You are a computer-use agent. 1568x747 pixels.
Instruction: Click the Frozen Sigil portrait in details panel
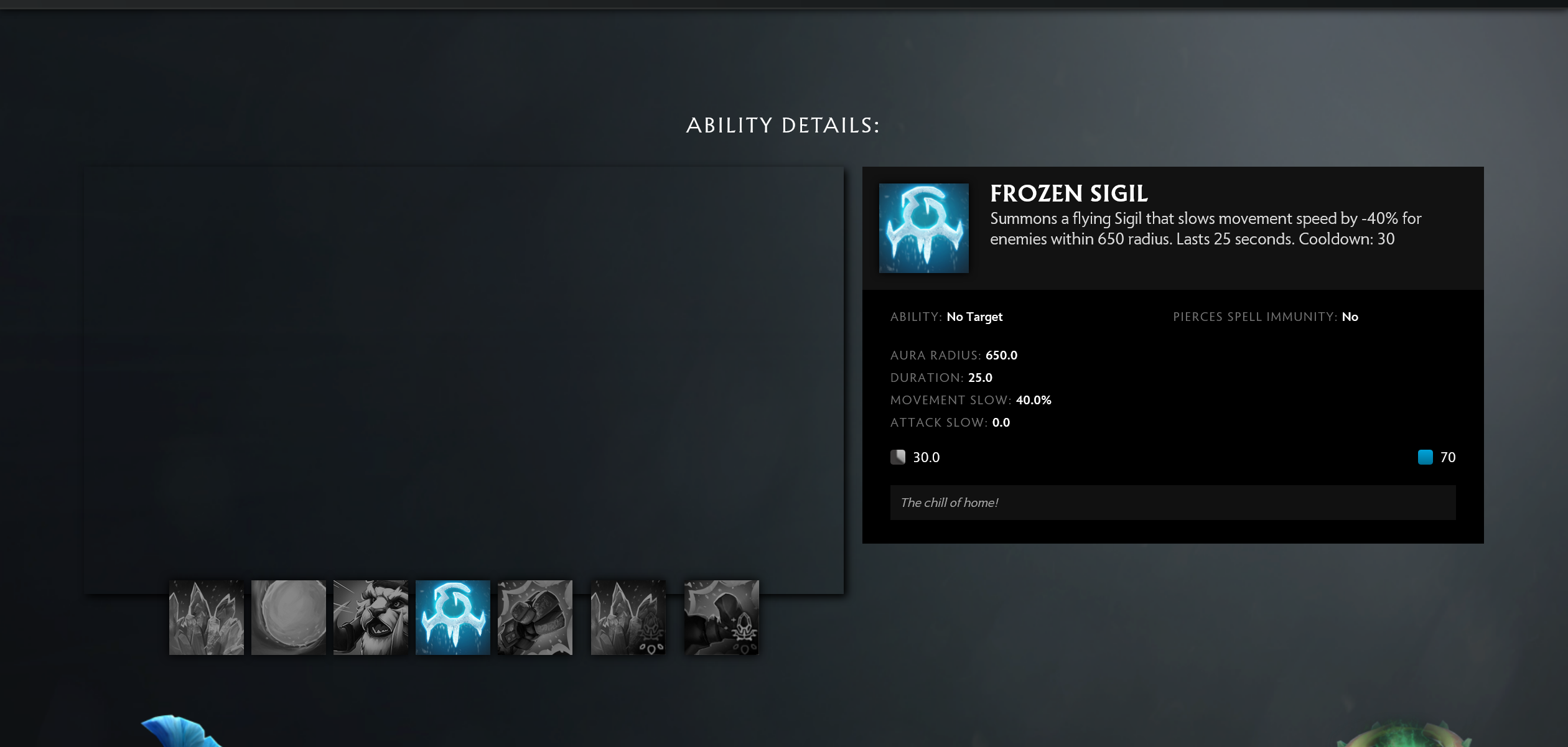[923, 228]
